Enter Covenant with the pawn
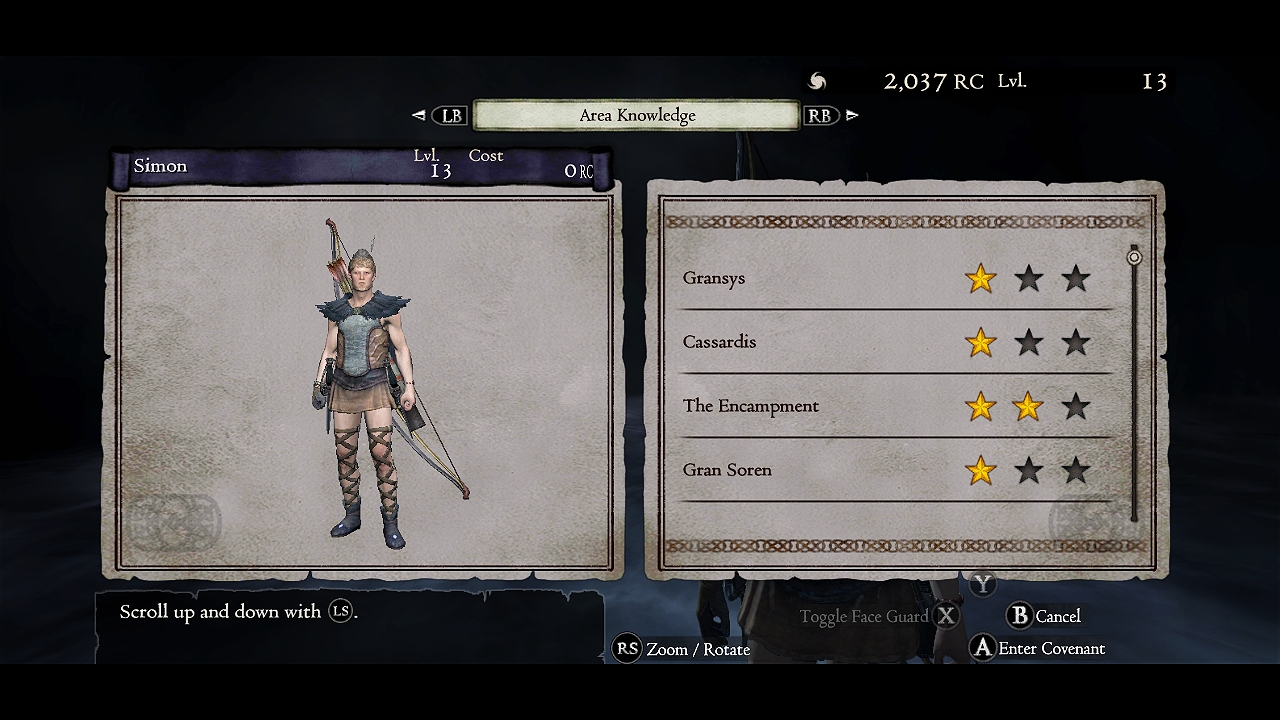Viewport: 1280px width, 720px height. point(1038,649)
